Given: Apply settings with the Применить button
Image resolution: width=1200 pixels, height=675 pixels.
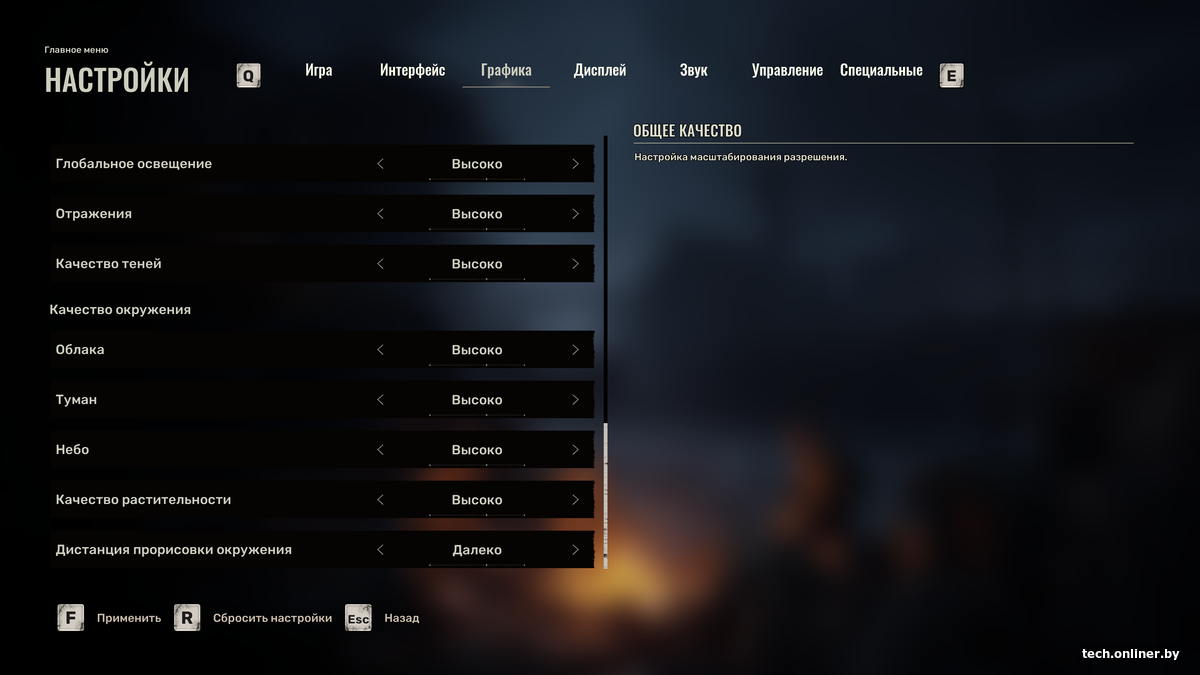Looking at the screenshot, I should 110,618.
